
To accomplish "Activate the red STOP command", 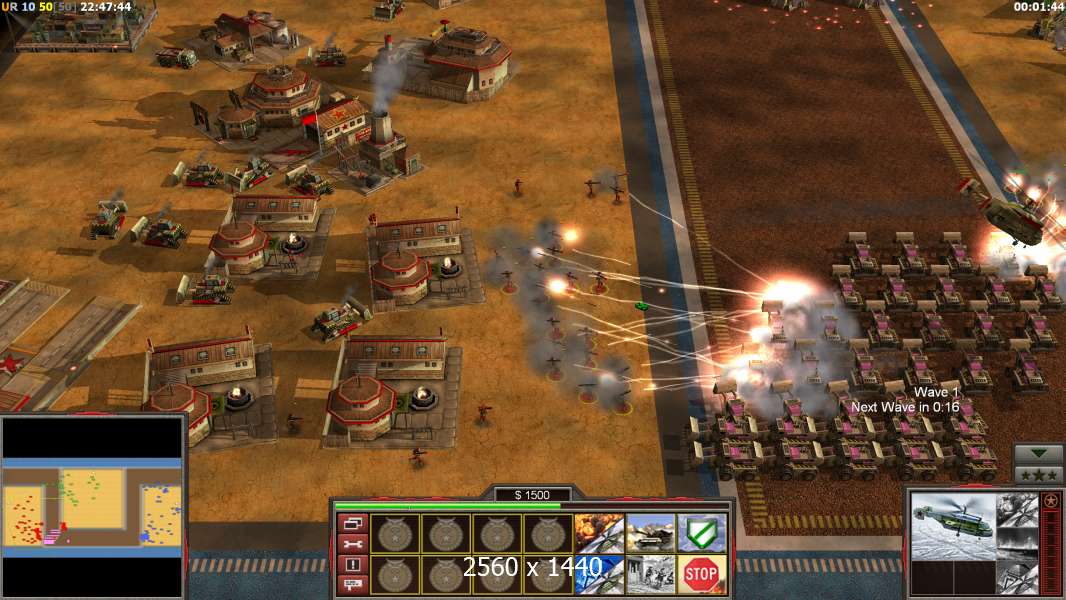I will point(702,574).
